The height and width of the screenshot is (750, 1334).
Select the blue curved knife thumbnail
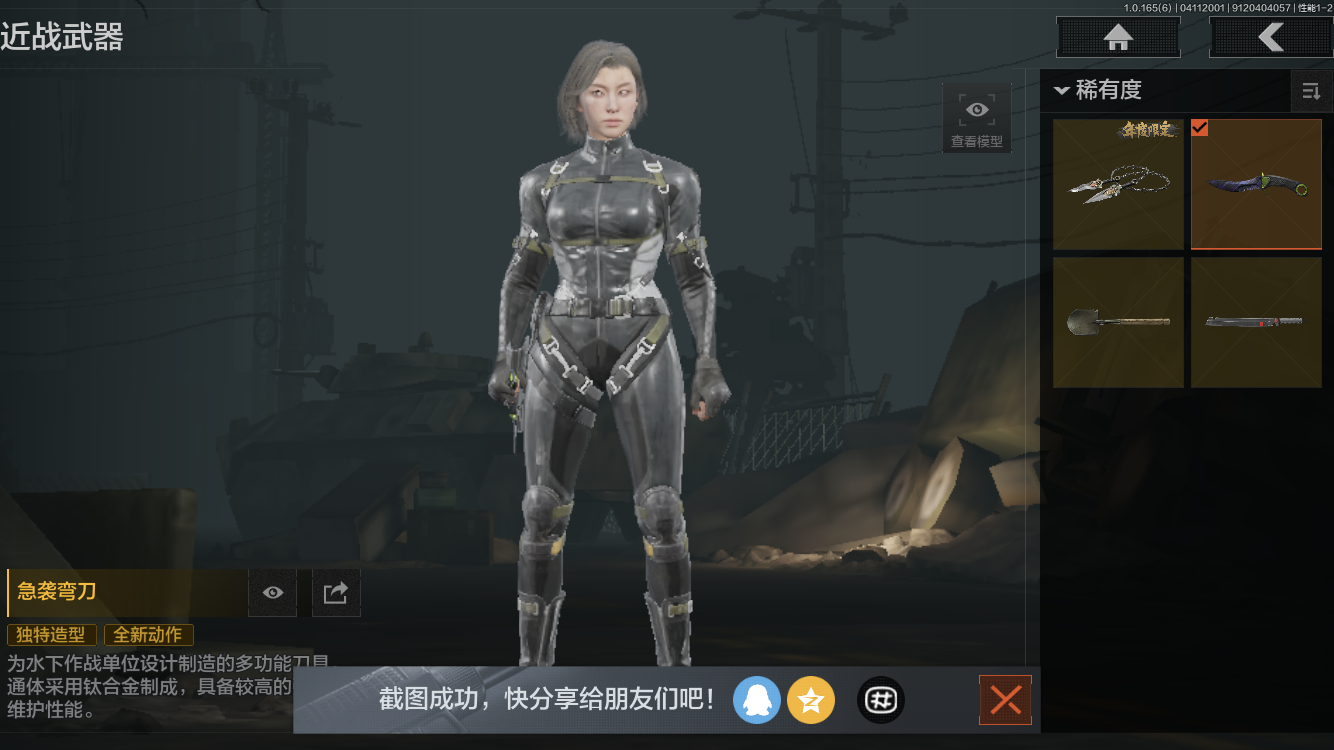point(1256,184)
